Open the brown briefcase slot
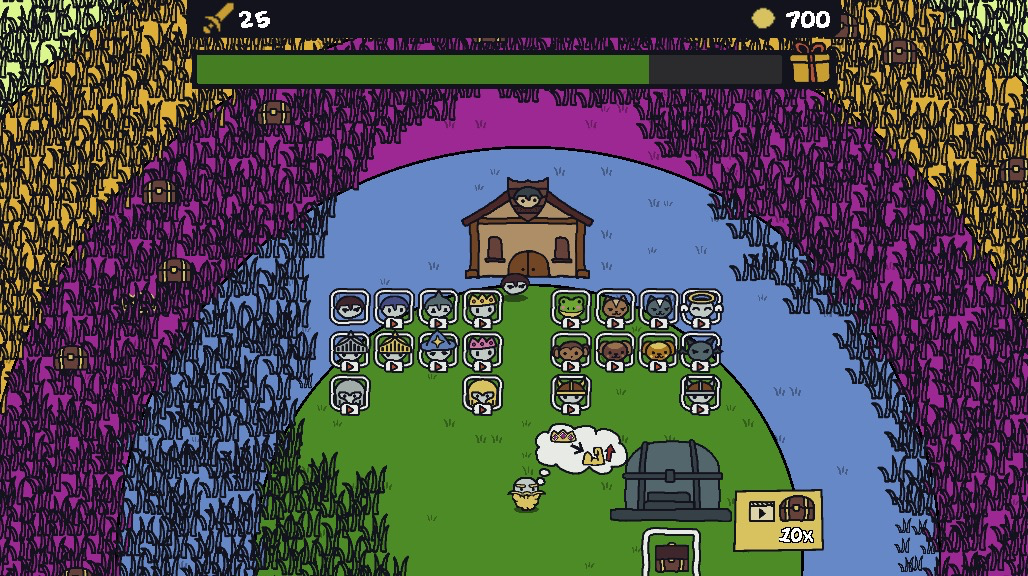The height and width of the screenshot is (576, 1028). coord(670,554)
